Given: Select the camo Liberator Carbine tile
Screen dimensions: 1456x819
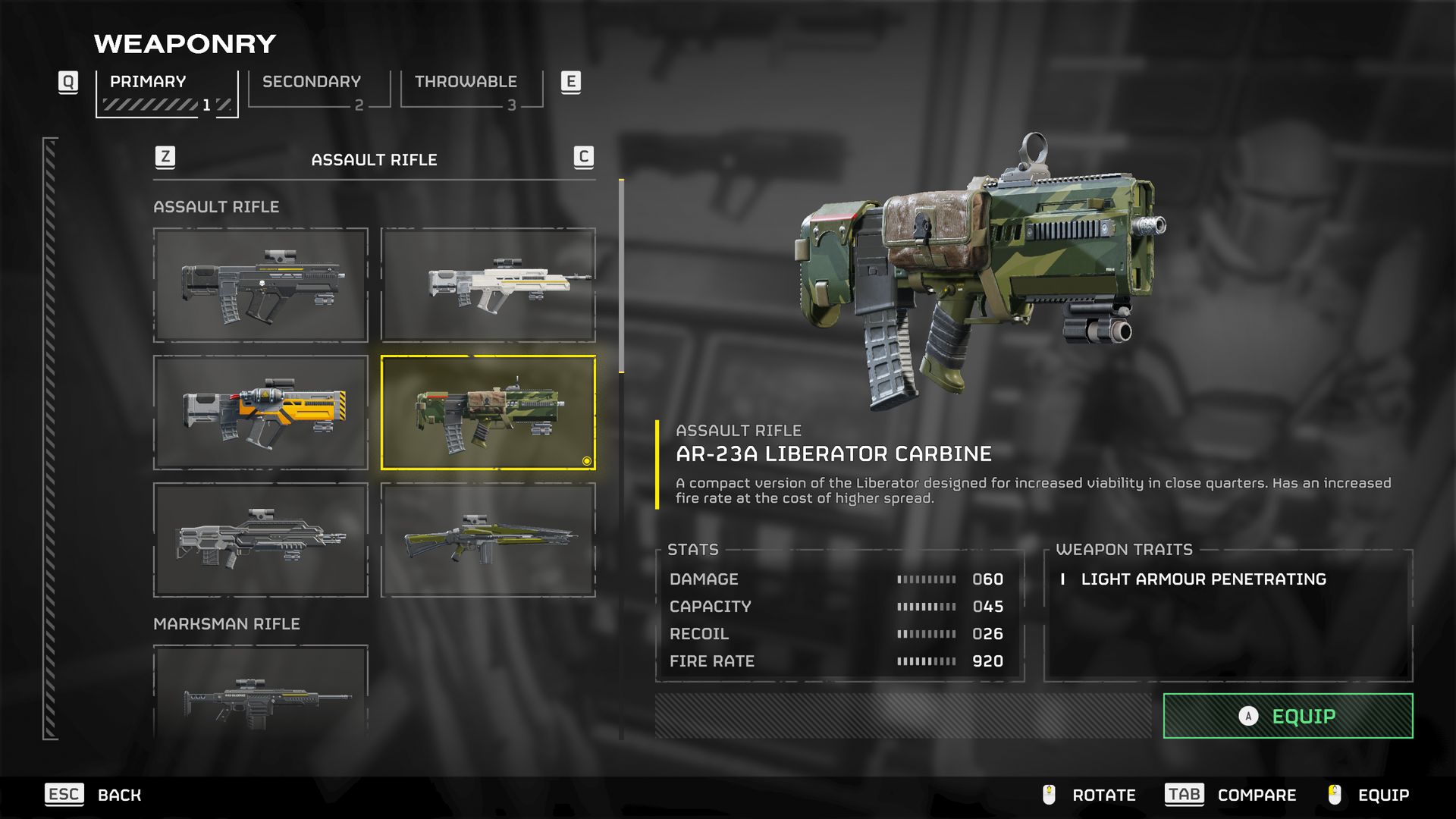Looking at the screenshot, I should click(x=488, y=413).
